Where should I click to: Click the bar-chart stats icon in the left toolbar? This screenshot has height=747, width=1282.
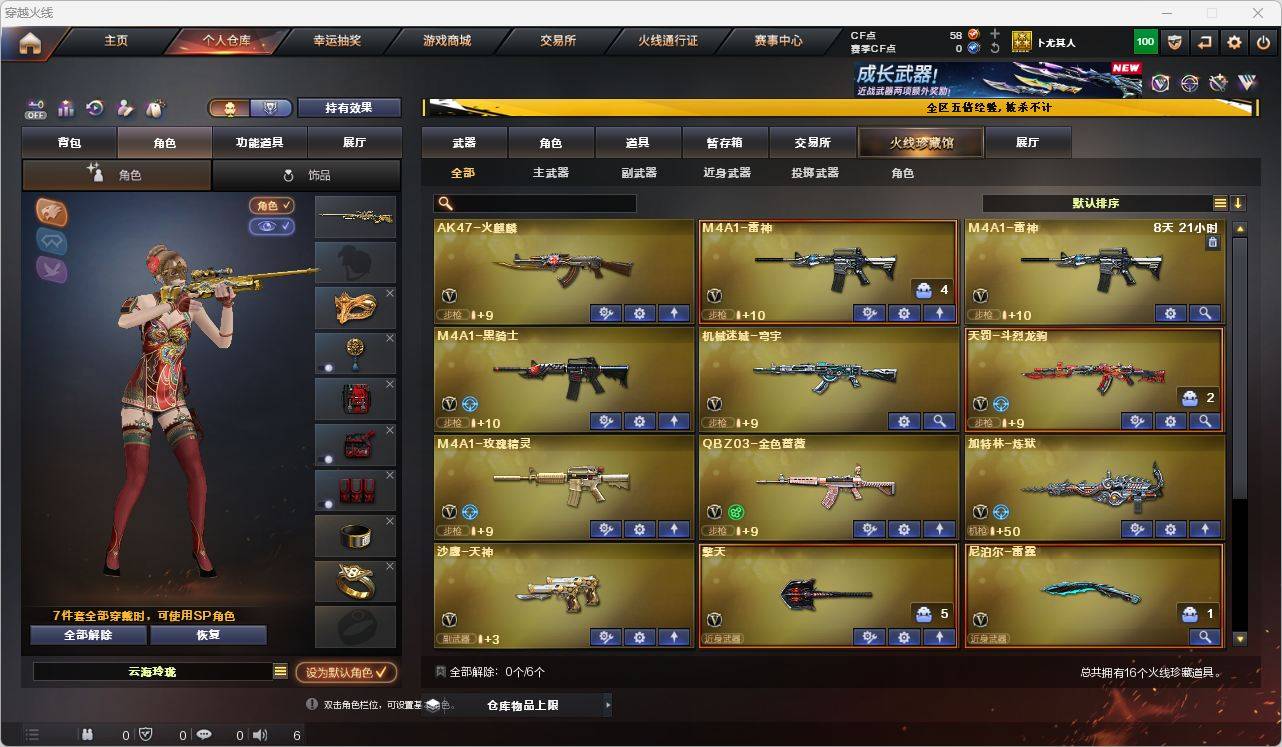(x=66, y=108)
